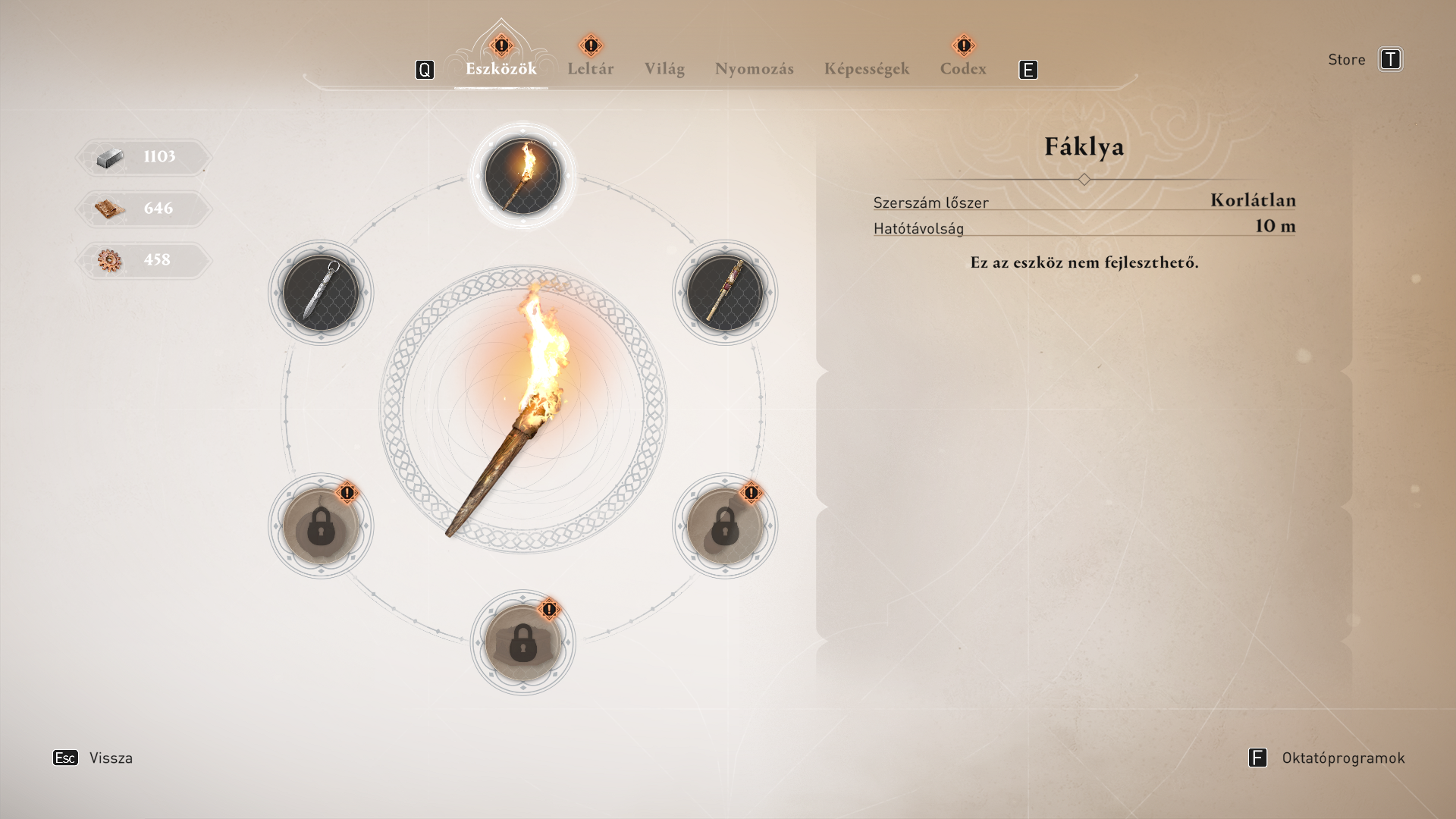Choose the throwing knife tool slot
The height and width of the screenshot is (819, 1456).
coord(321,293)
